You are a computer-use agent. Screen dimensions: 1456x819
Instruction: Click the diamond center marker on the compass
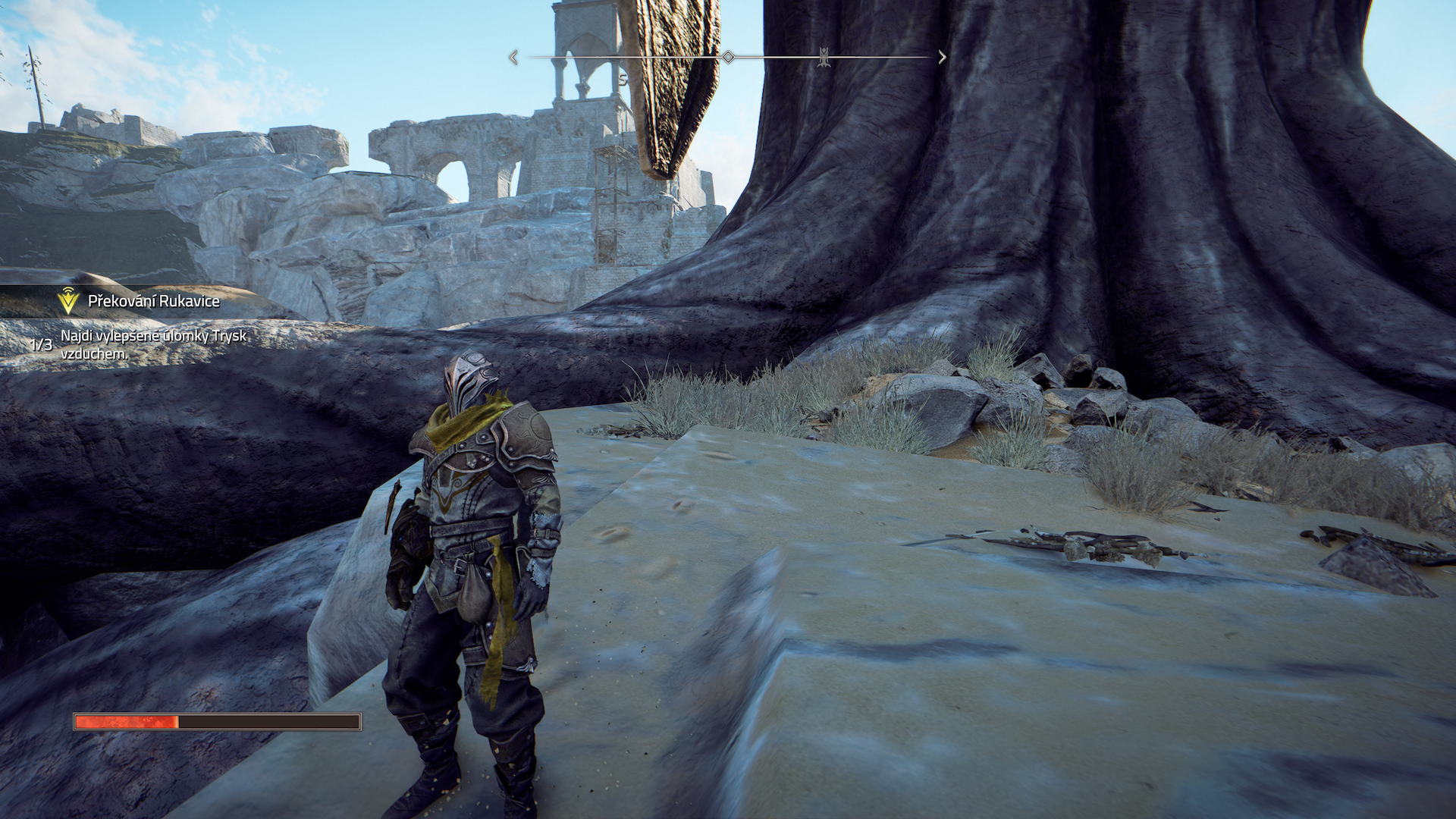coord(728,57)
